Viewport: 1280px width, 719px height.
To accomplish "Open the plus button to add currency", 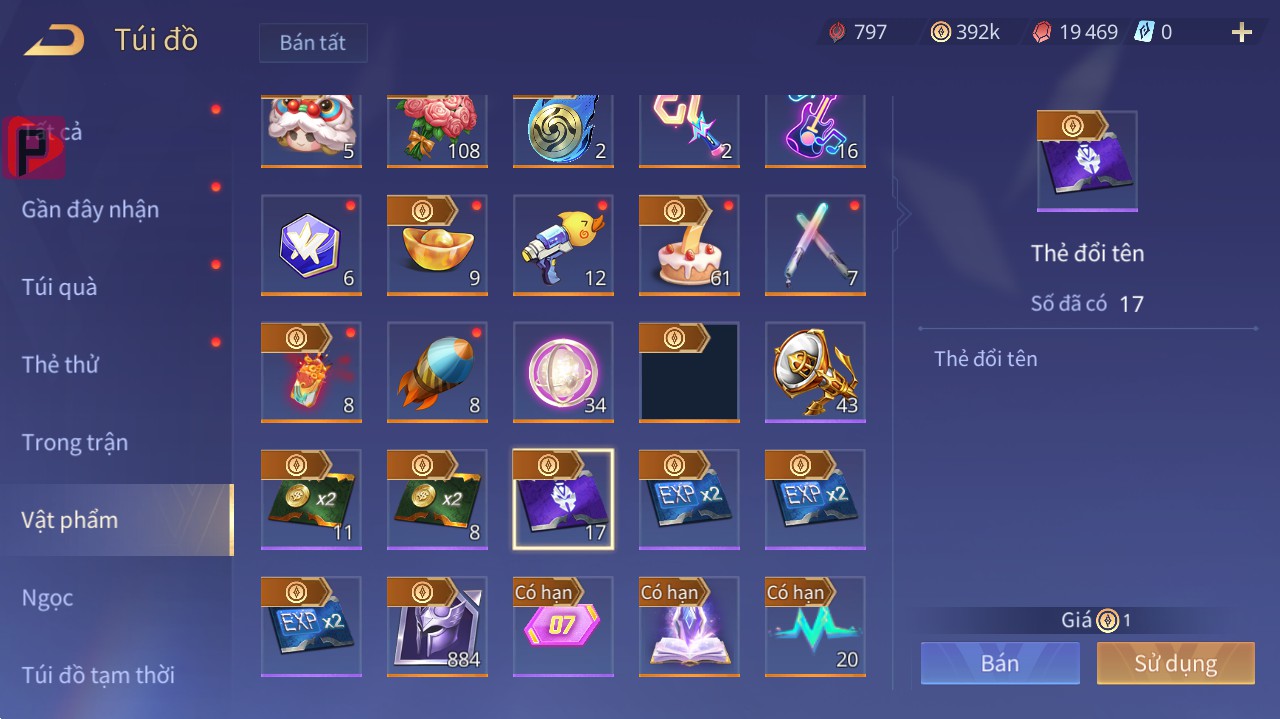I will pos(1241,33).
